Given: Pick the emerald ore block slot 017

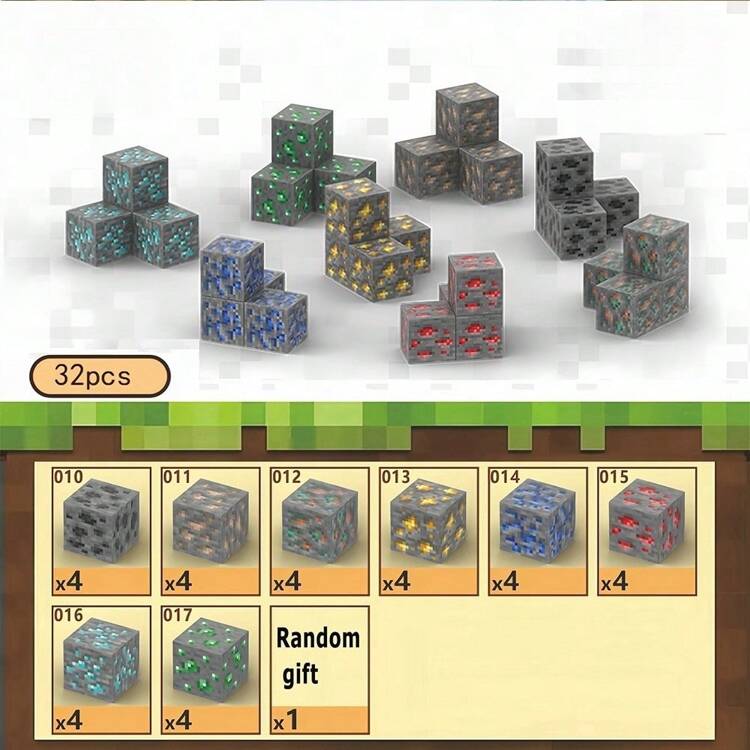Looking at the screenshot, I should pos(210,668).
